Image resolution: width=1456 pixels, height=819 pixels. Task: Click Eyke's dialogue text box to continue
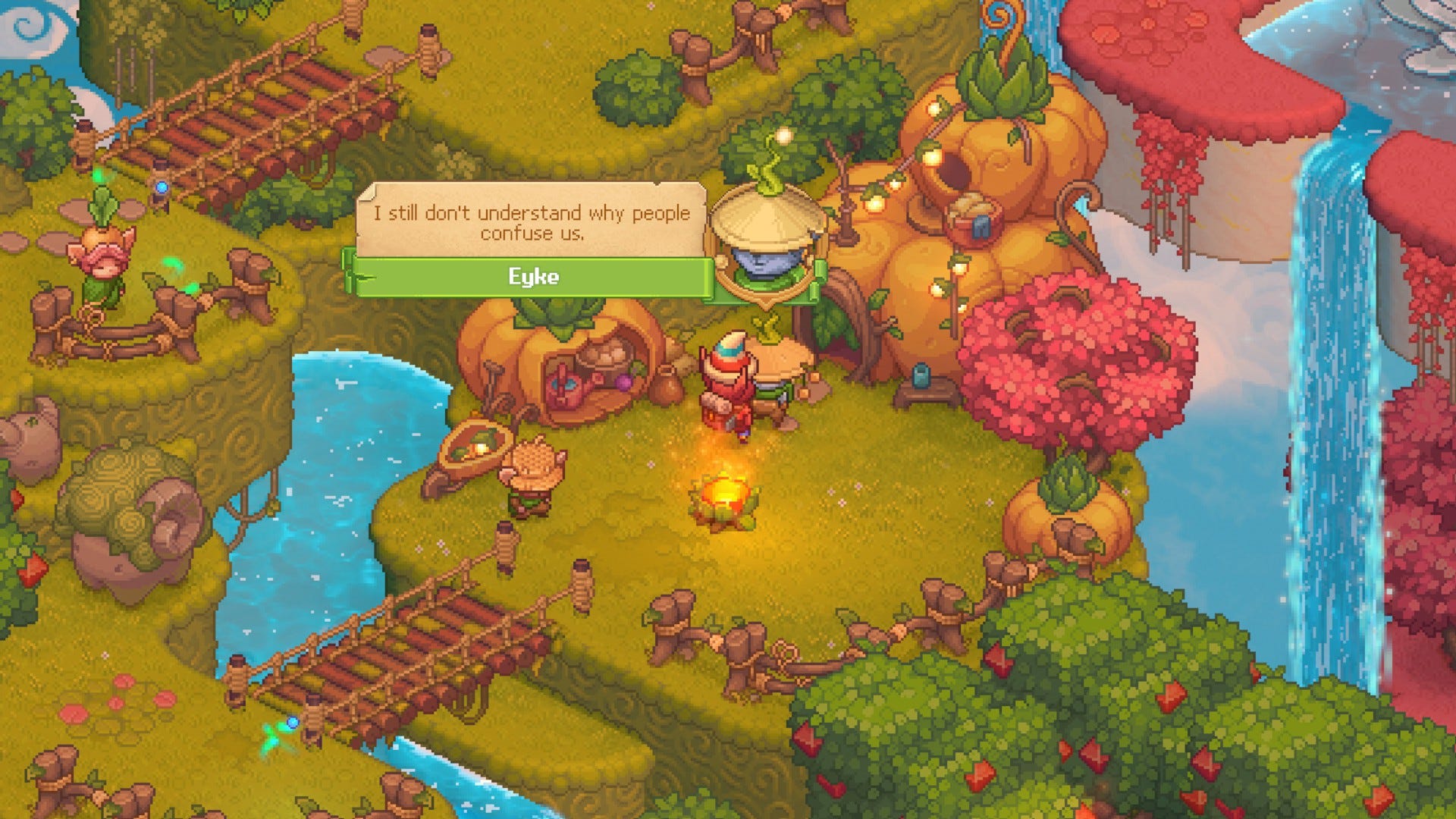pyautogui.click(x=531, y=222)
